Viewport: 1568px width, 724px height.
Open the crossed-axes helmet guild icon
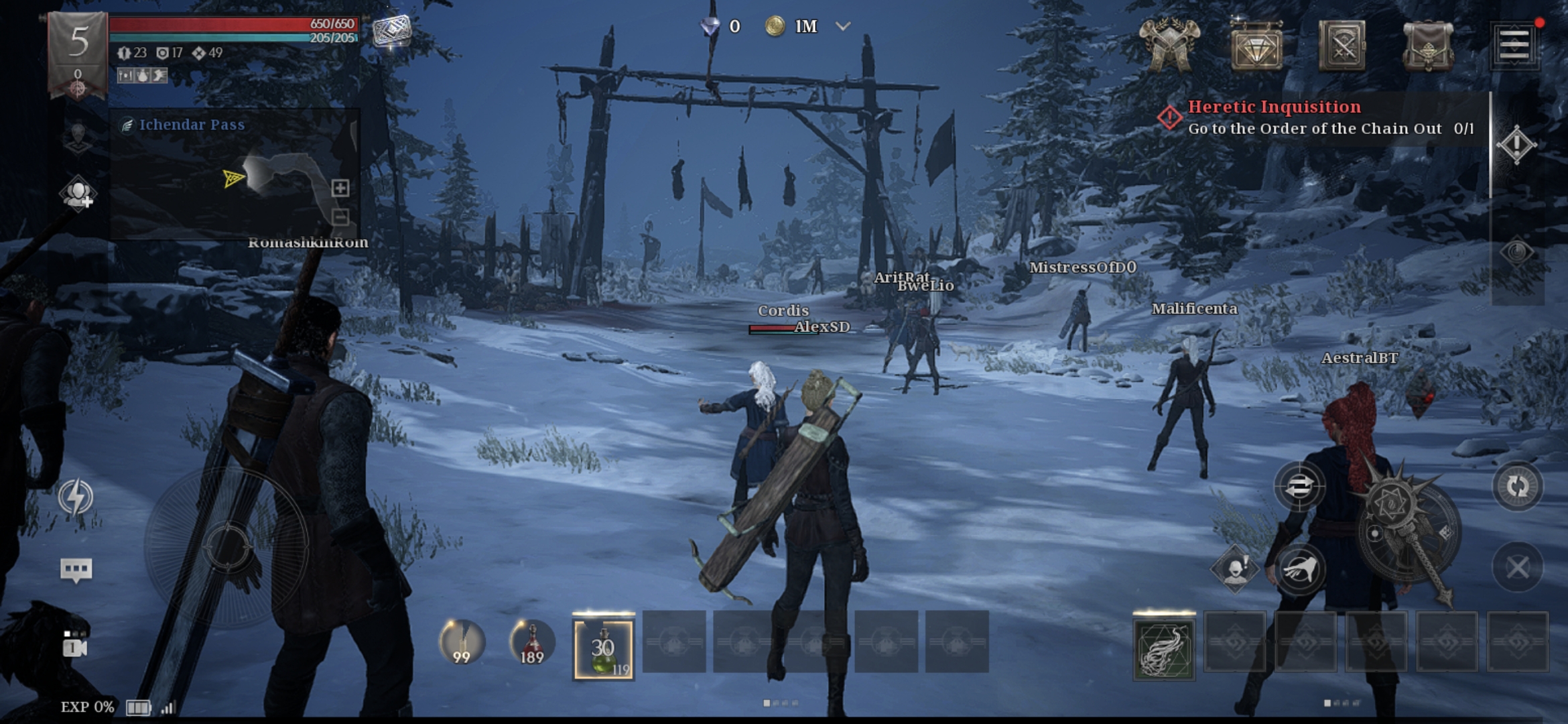click(1169, 46)
